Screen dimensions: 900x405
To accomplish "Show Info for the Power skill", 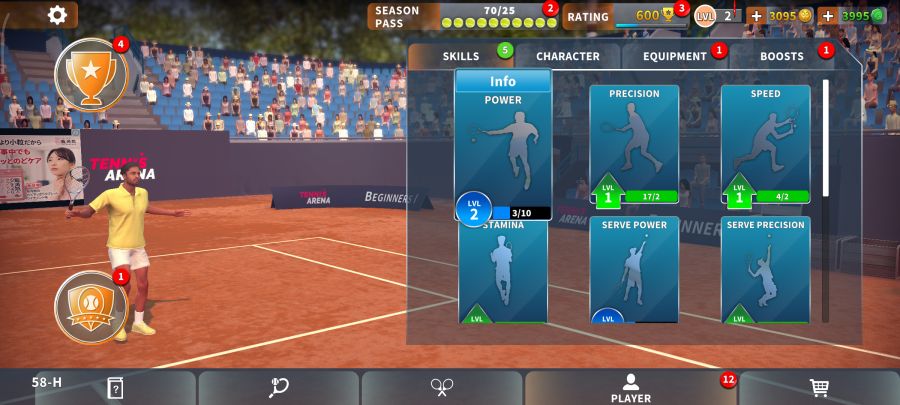I will pos(503,81).
